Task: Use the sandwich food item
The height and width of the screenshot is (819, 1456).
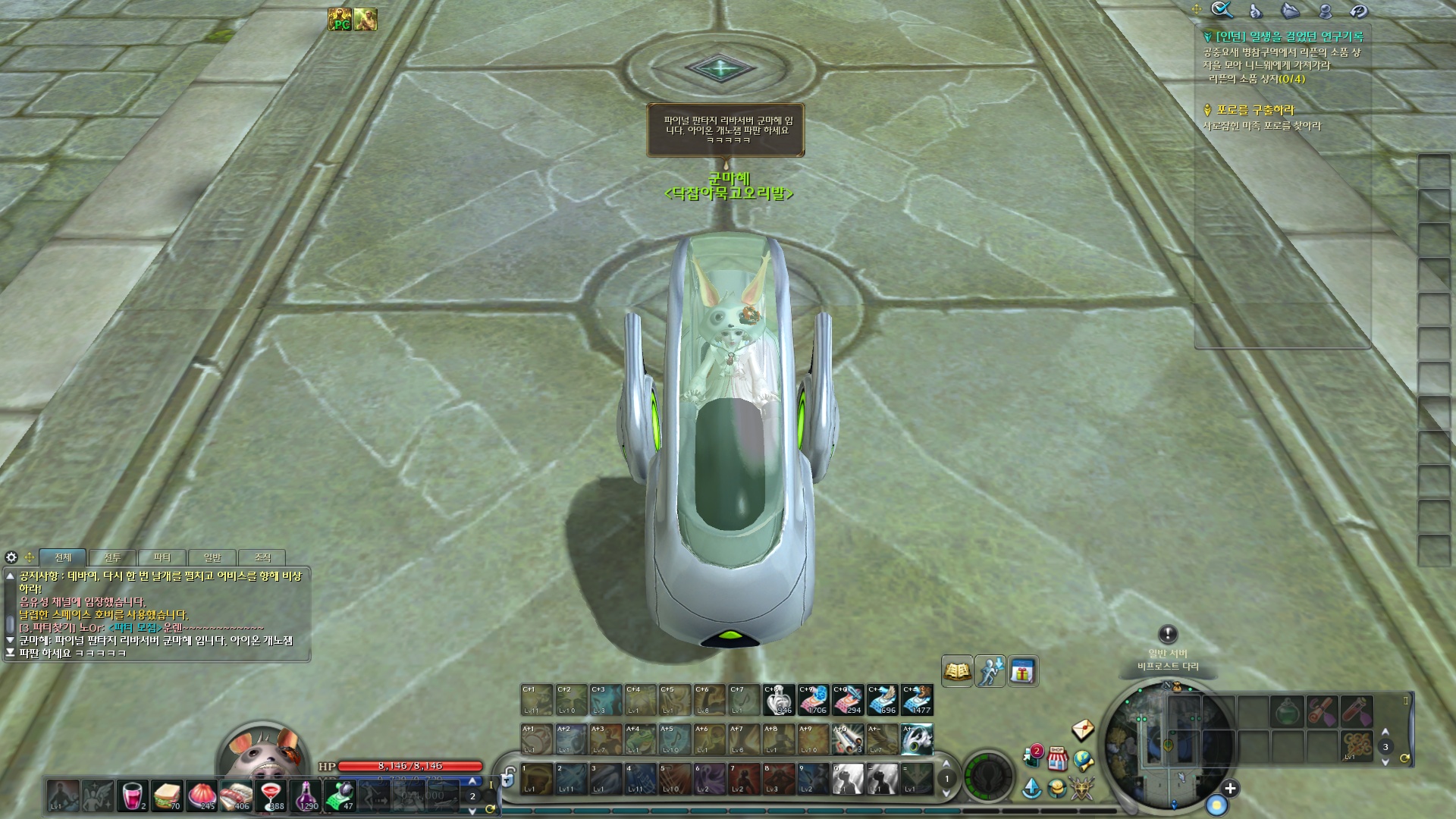Action: (167, 795)
